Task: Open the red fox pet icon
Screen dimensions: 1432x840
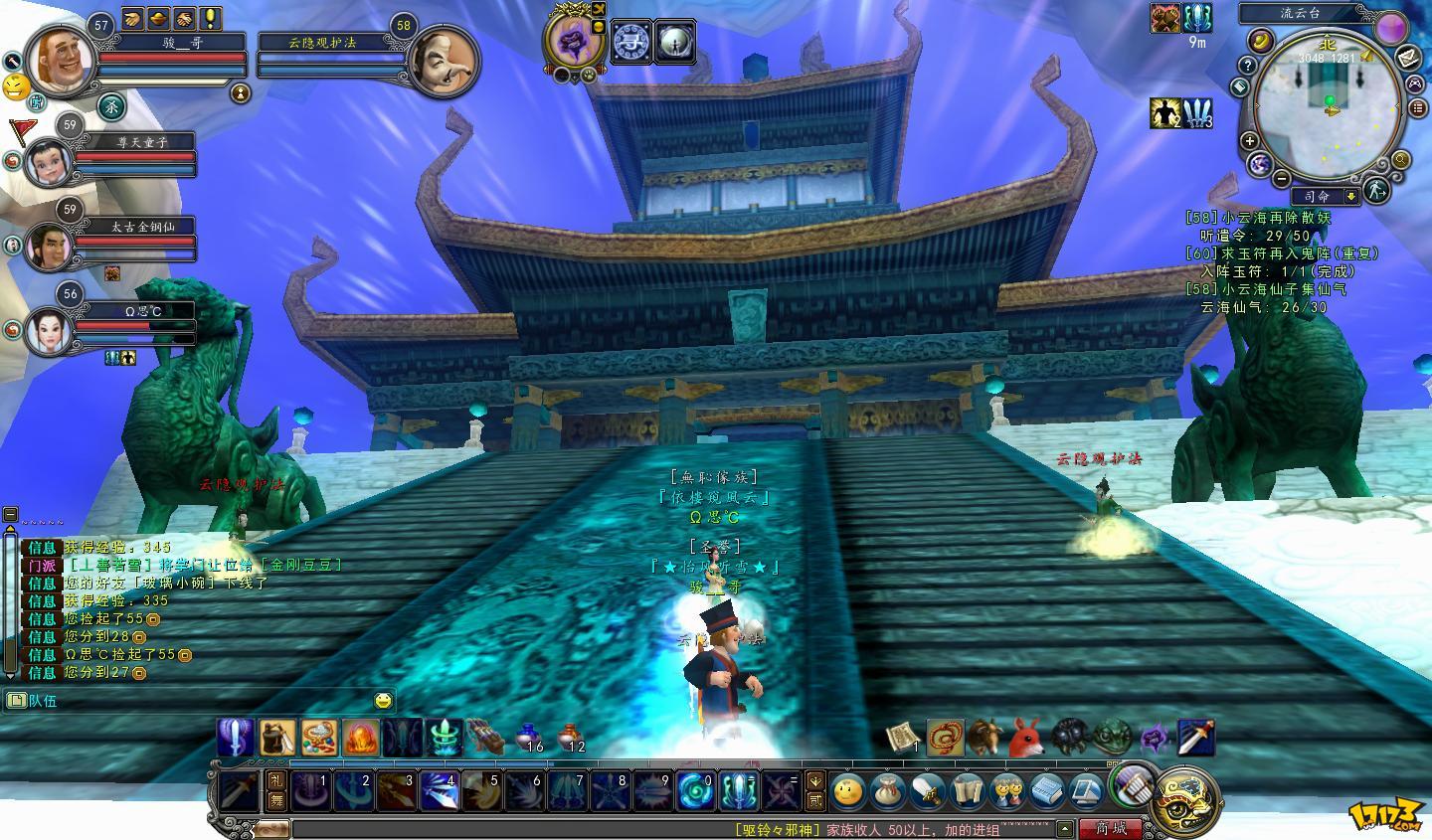Action: click(x=1025, y=738)
